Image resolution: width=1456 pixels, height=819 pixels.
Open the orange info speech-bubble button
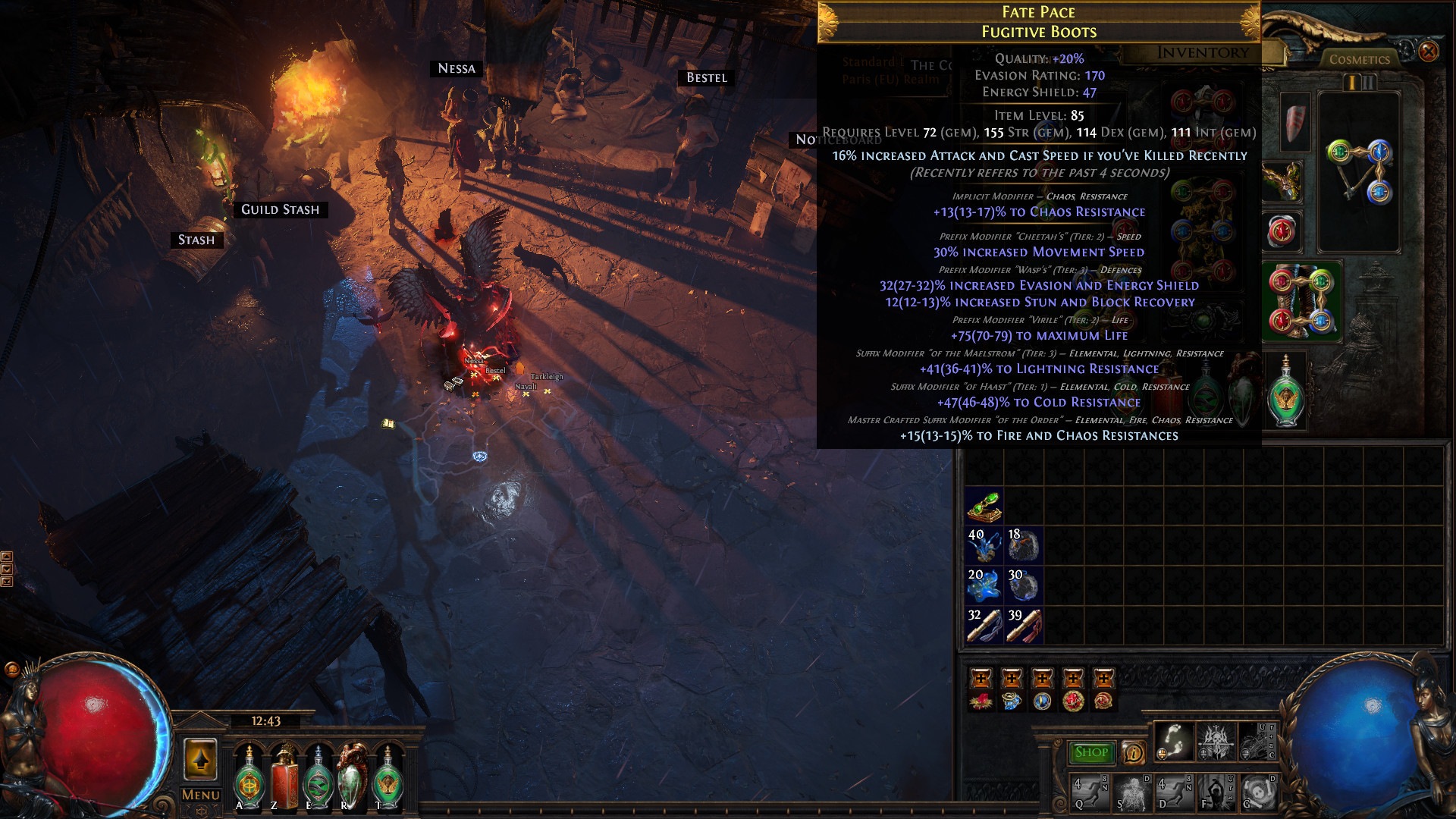[1134, 752]
